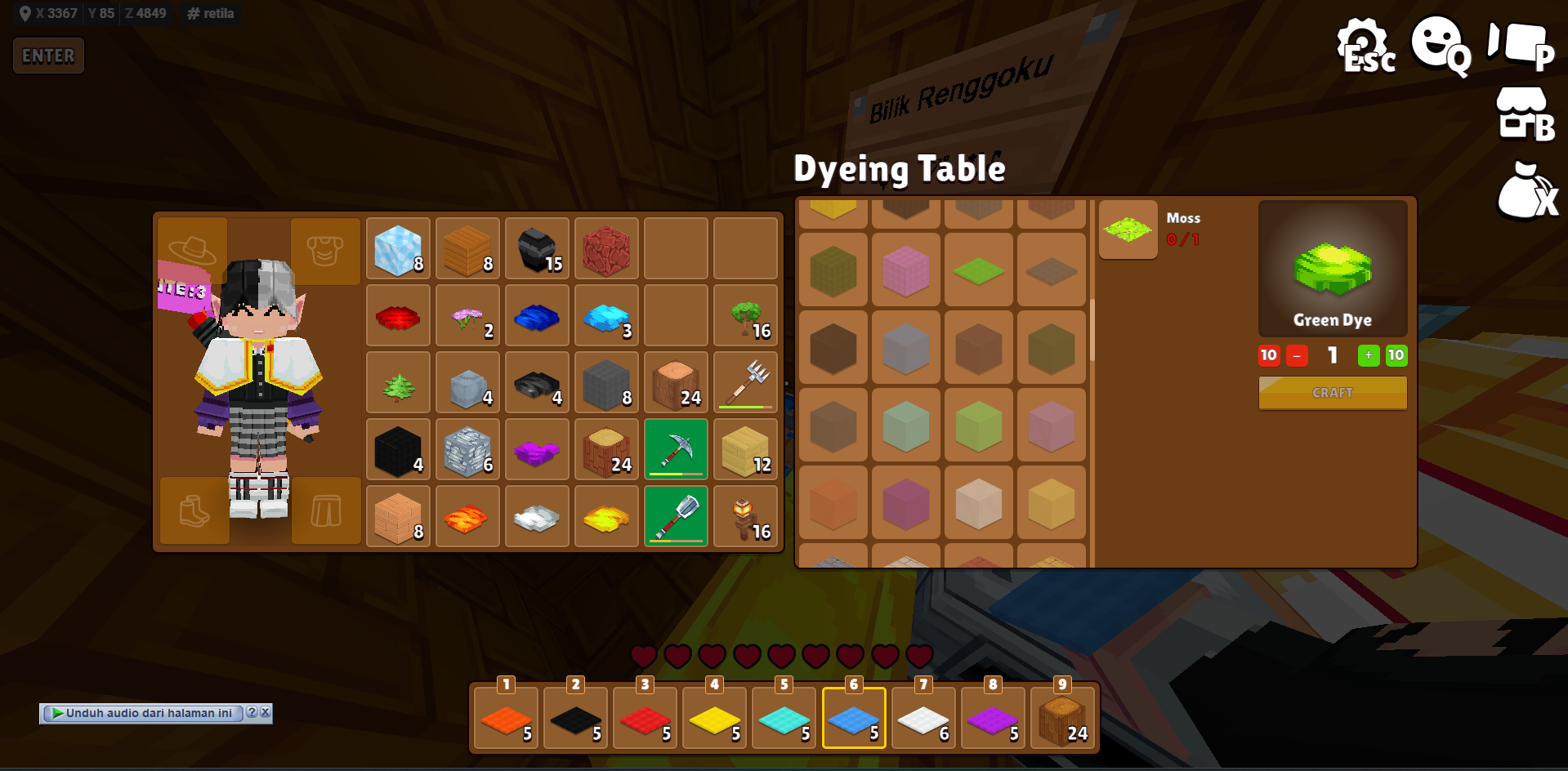1568x771 pixels.
Task: Close the bag inventory icon
Action: coord(1526,192)
